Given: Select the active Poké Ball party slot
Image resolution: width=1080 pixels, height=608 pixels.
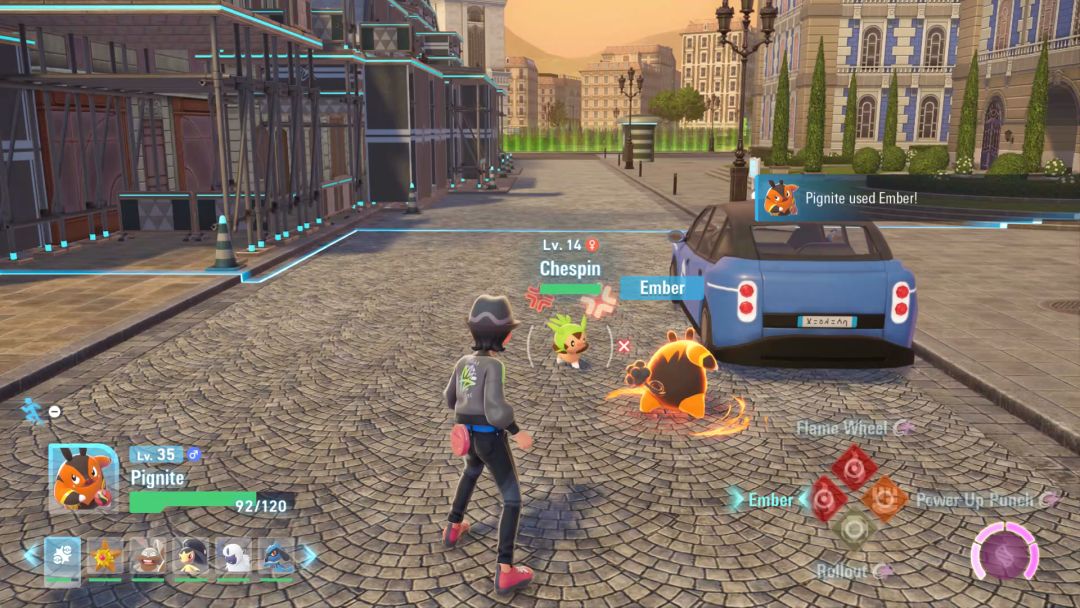Looking at the screenshot, I should tap(62, 557).
